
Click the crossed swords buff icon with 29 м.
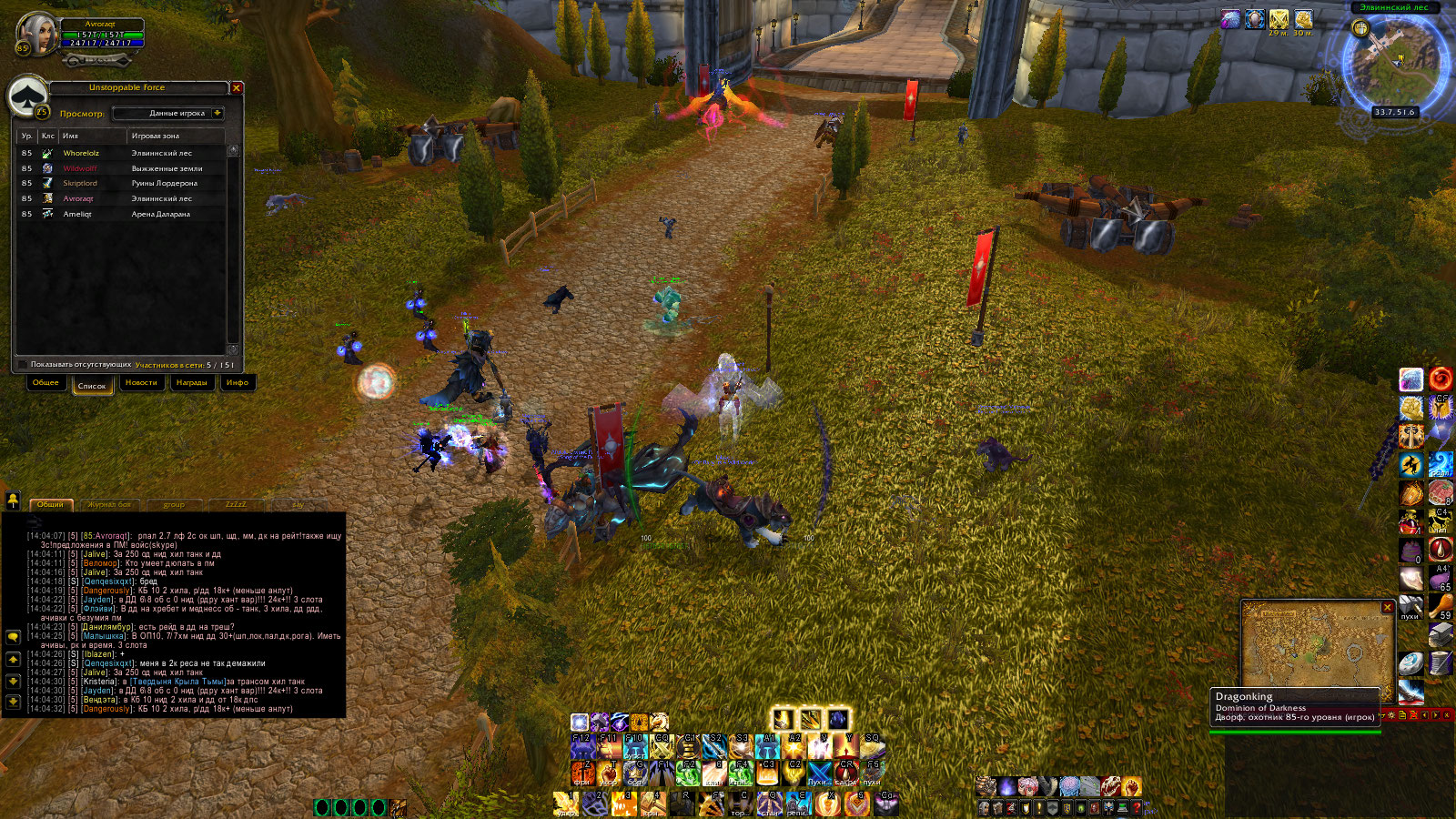coord(1279,20)
